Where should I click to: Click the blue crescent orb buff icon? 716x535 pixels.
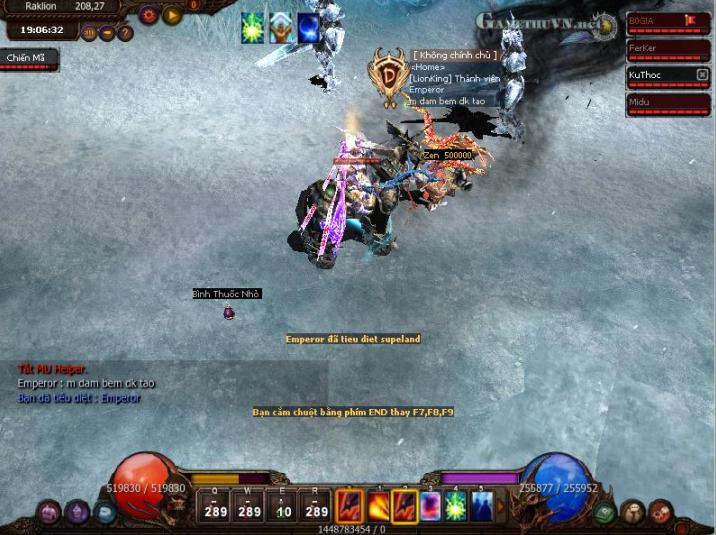pyautogui.click(x=308, y=29)
